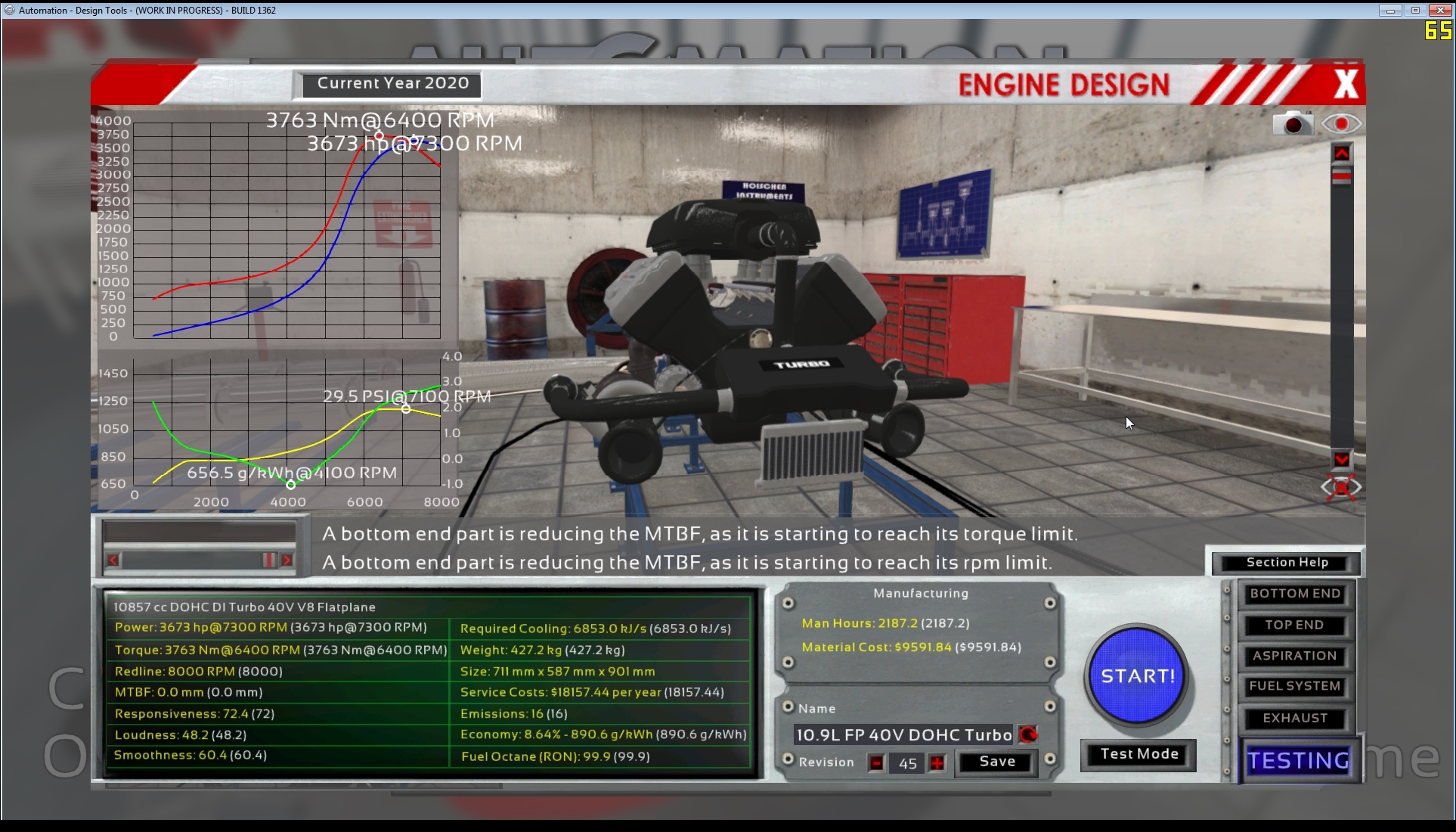1456x832 pixels.
Task: Click the red down arrow below the vertical slider
Action: 1342,459
